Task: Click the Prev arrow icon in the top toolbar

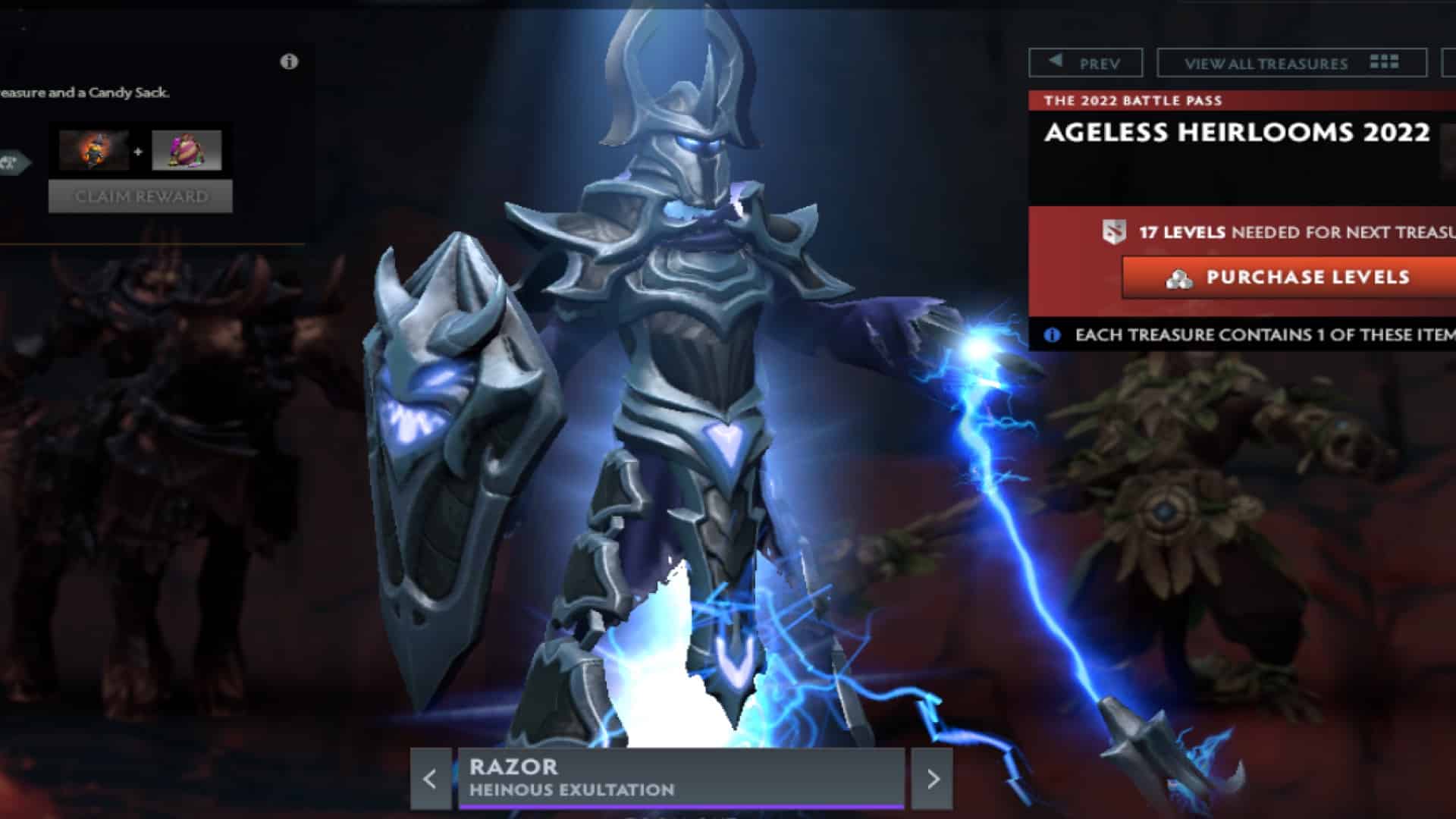Action: click(1054, 62)
